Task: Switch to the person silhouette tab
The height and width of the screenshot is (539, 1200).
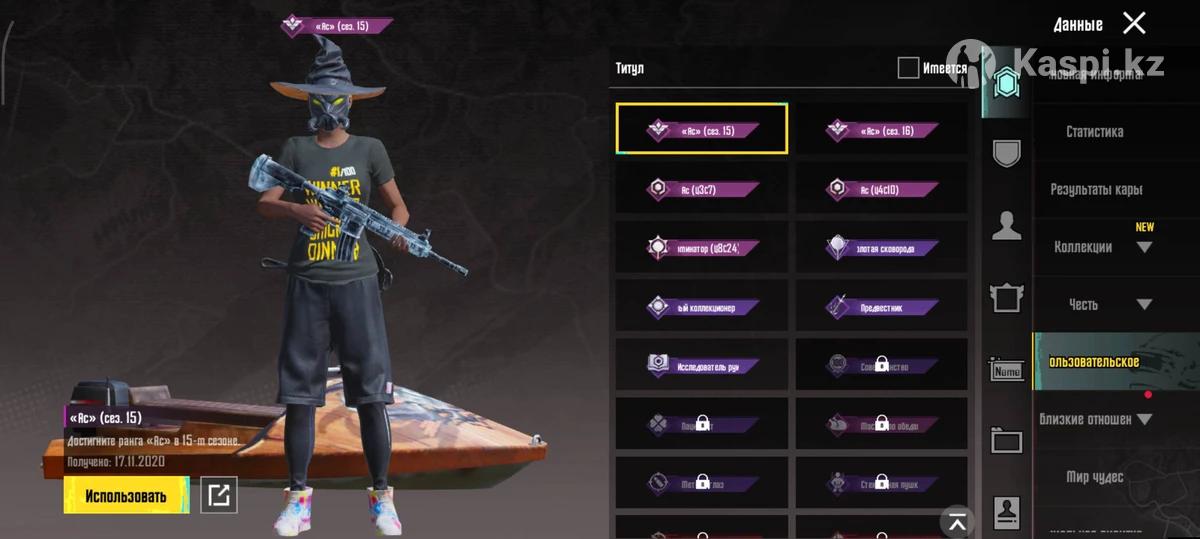Action: click(1006, 226)
